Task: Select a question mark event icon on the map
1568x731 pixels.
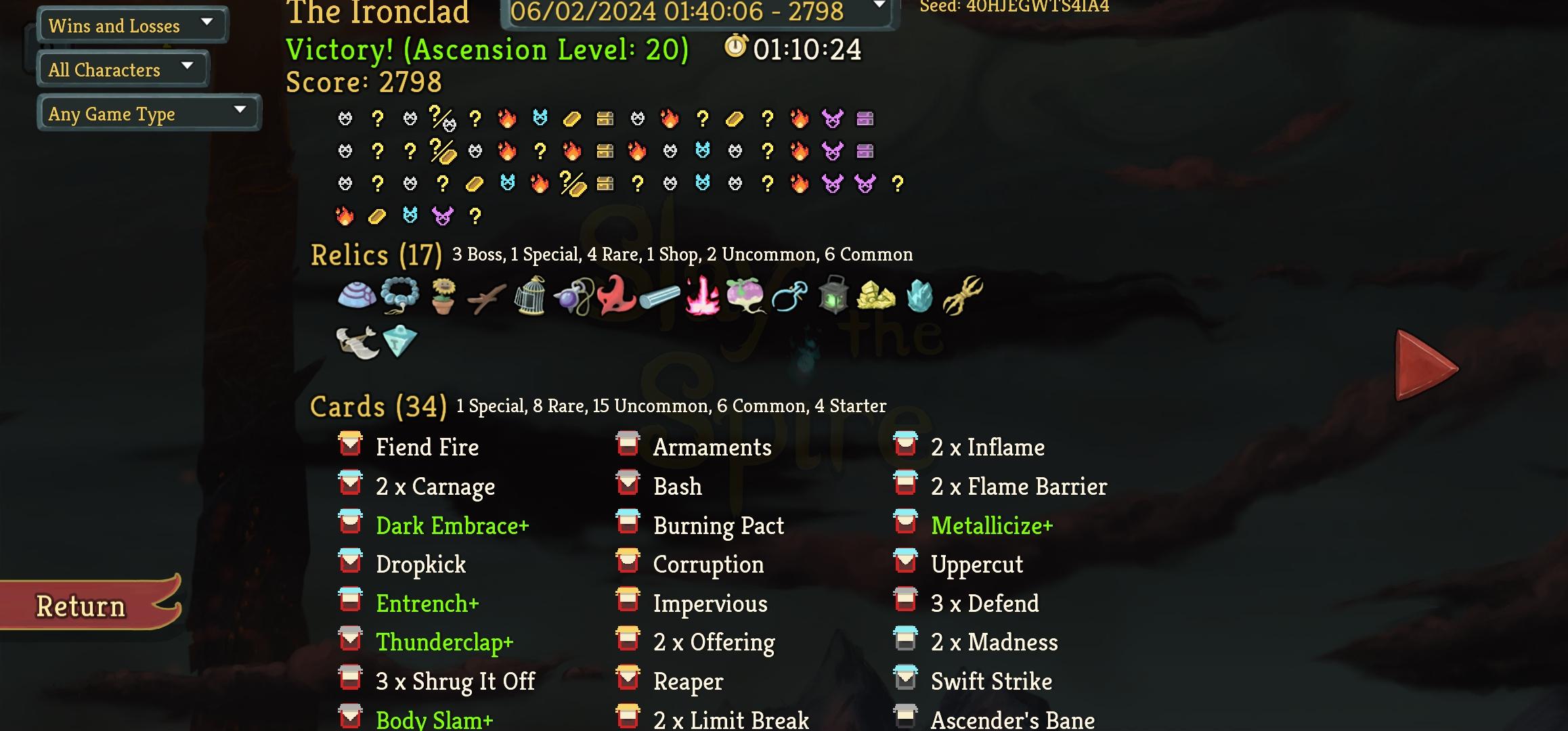Action: 377,118
